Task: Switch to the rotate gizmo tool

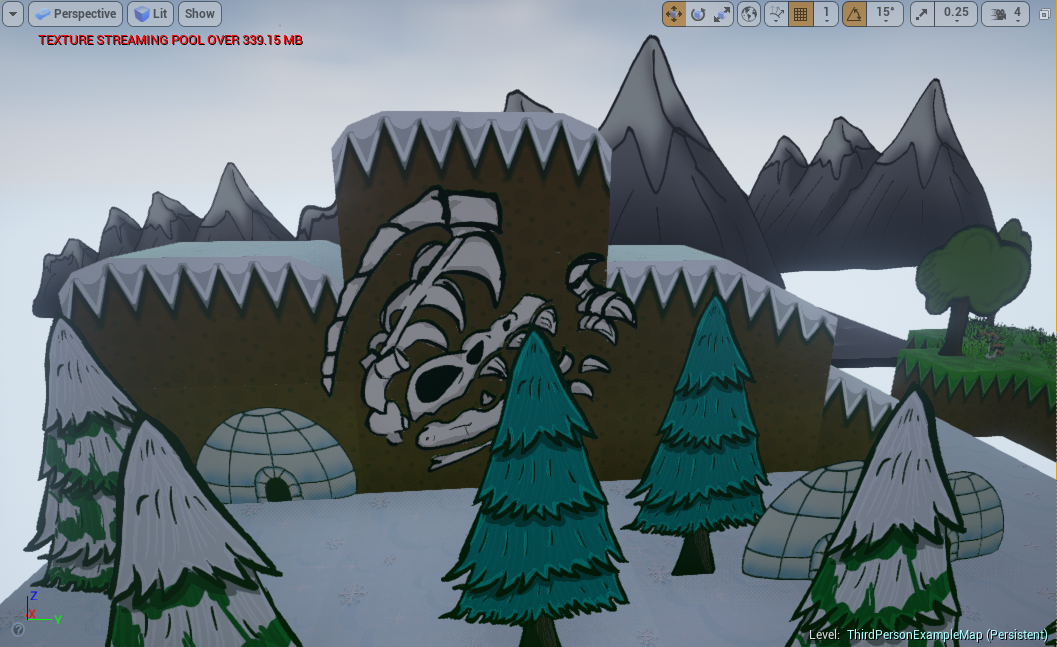Action: tap(698, 14)
